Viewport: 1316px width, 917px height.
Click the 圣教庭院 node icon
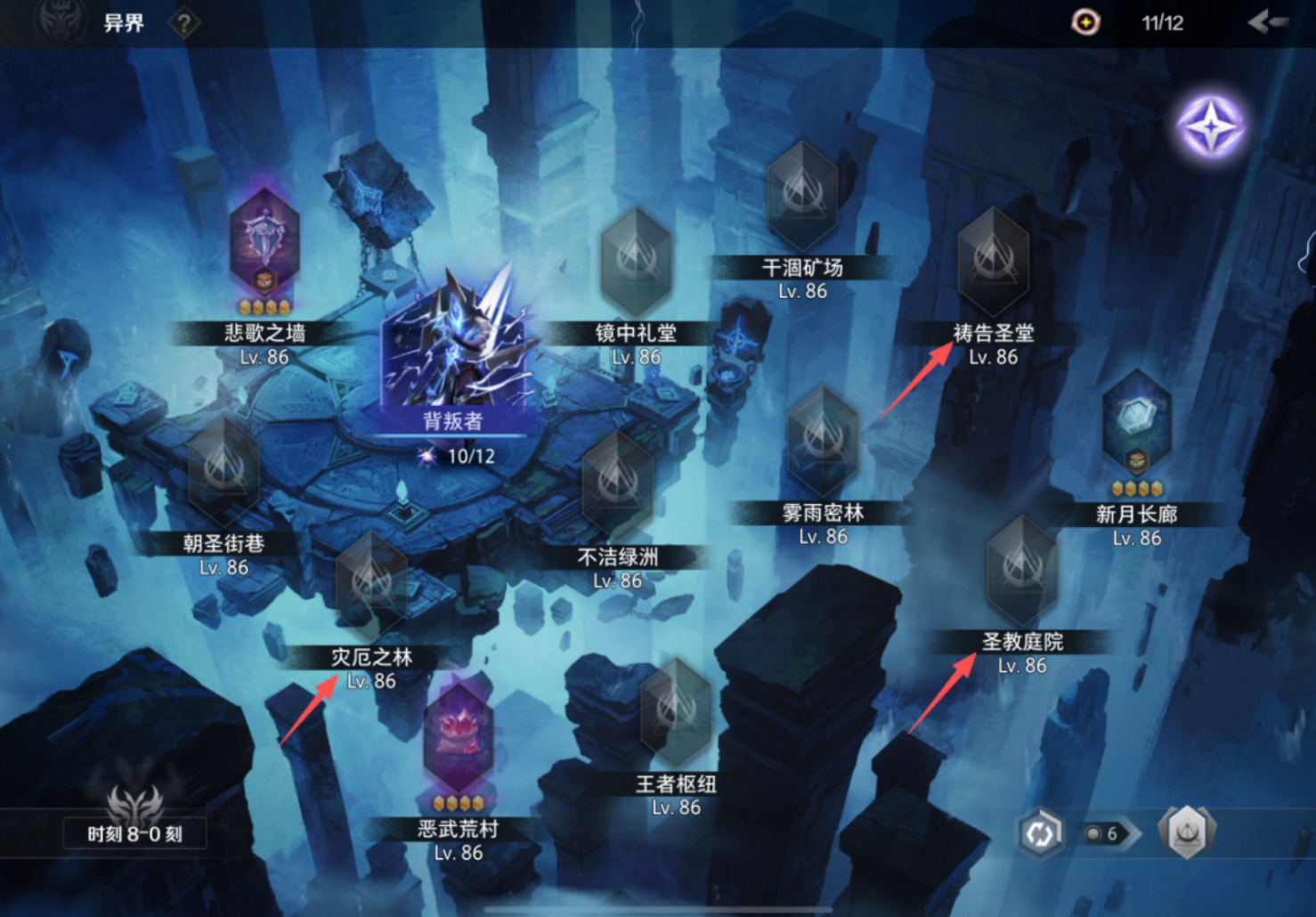coord(1021,570)
